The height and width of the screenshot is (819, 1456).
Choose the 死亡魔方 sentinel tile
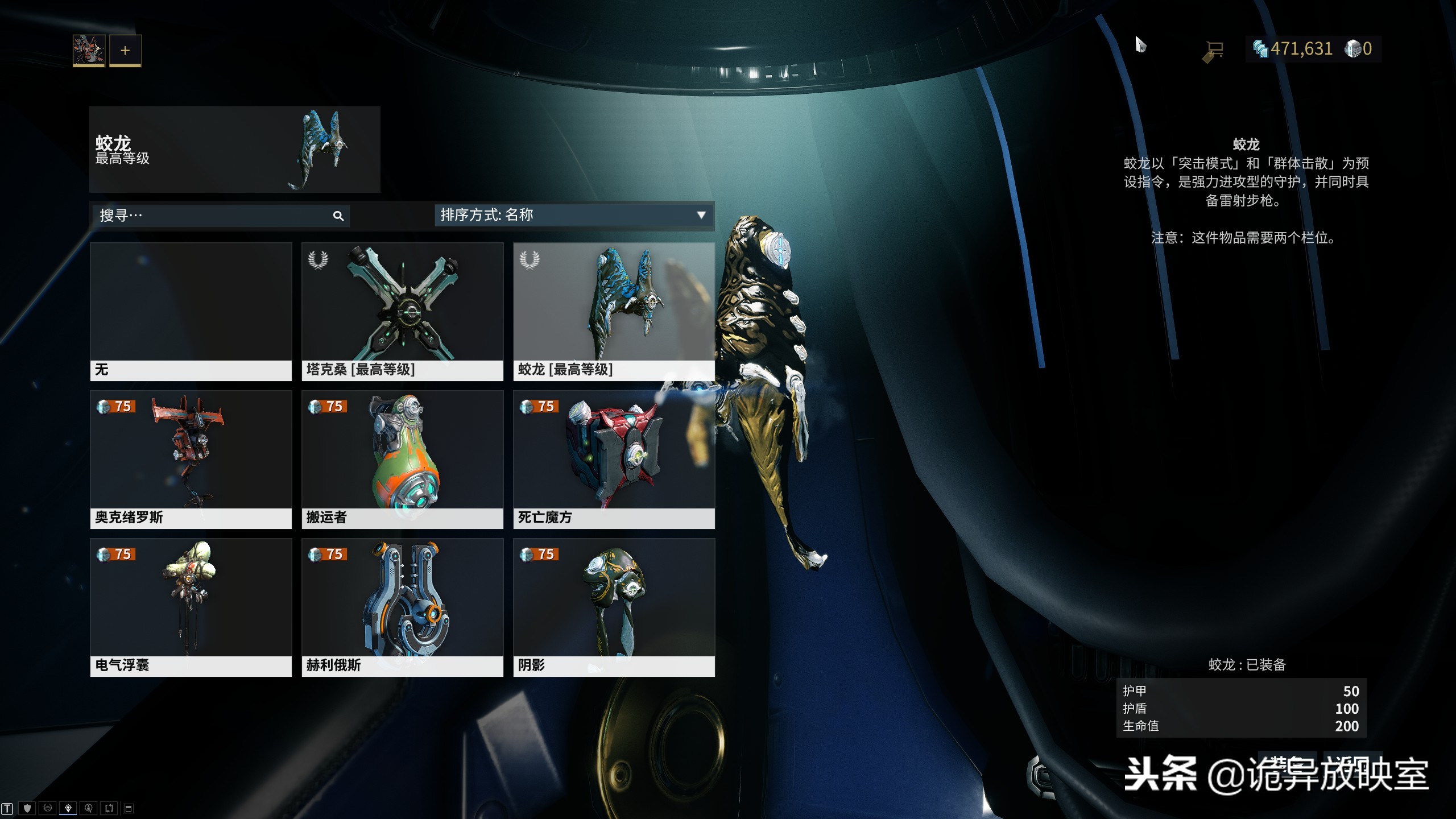point(614,459)
